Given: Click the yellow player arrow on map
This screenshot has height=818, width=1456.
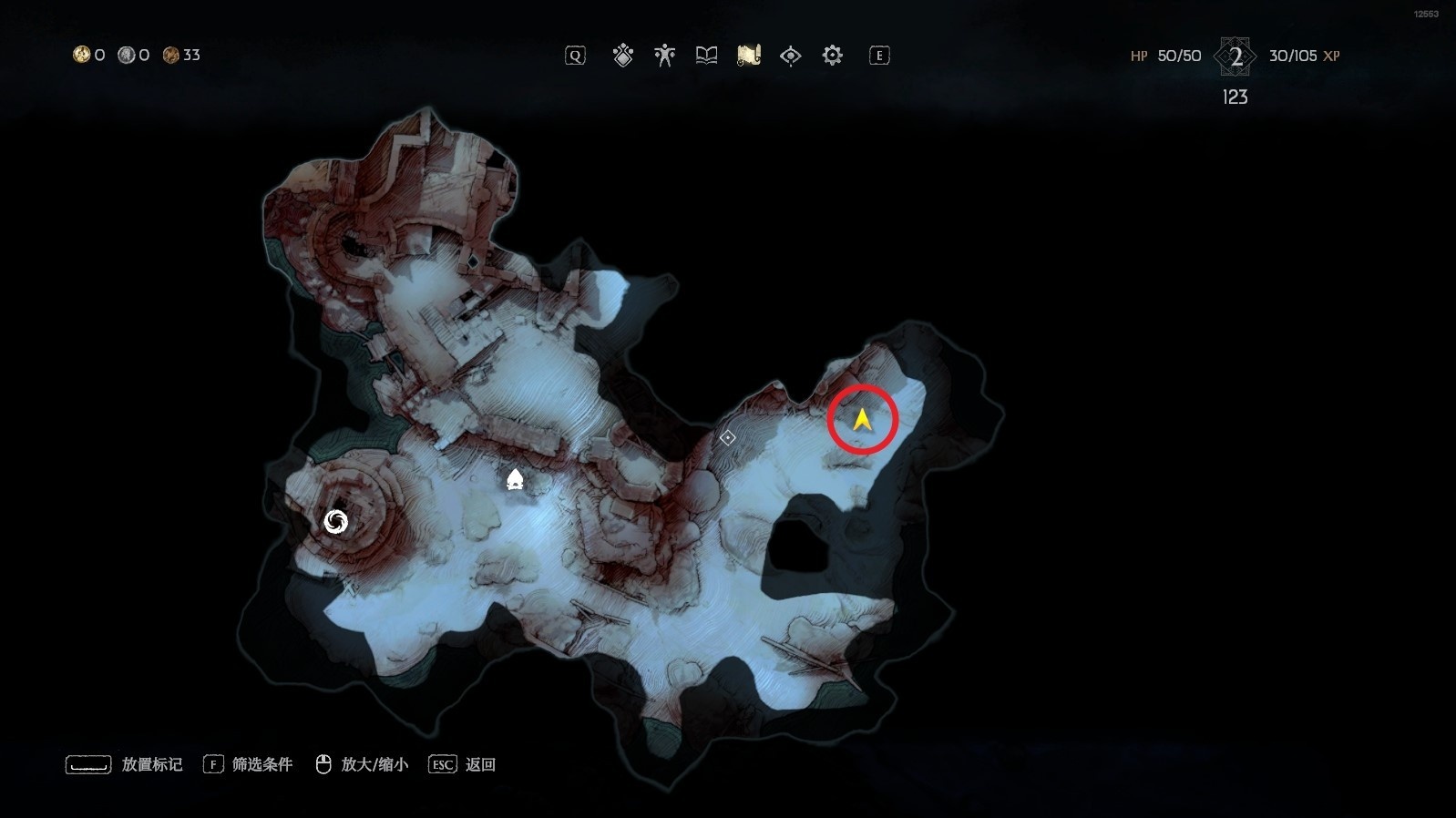Looking at the screenshot, I should click(862, 419).
